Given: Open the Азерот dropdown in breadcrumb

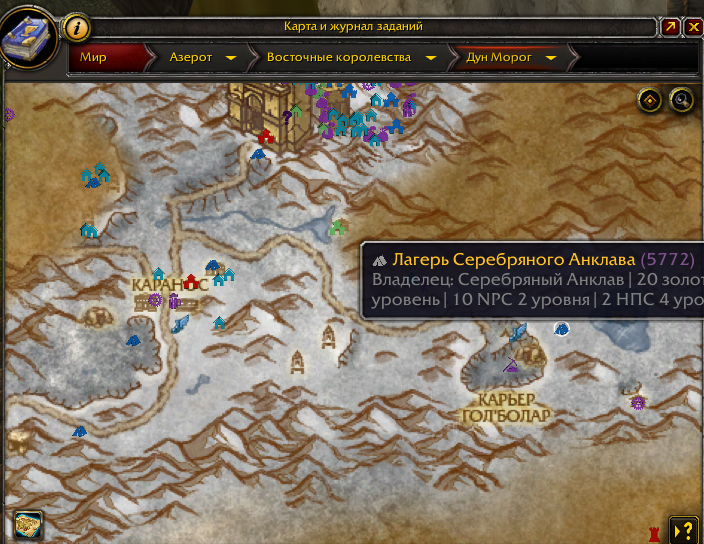Looking at the screenshot, I should (x=231, y=58).
